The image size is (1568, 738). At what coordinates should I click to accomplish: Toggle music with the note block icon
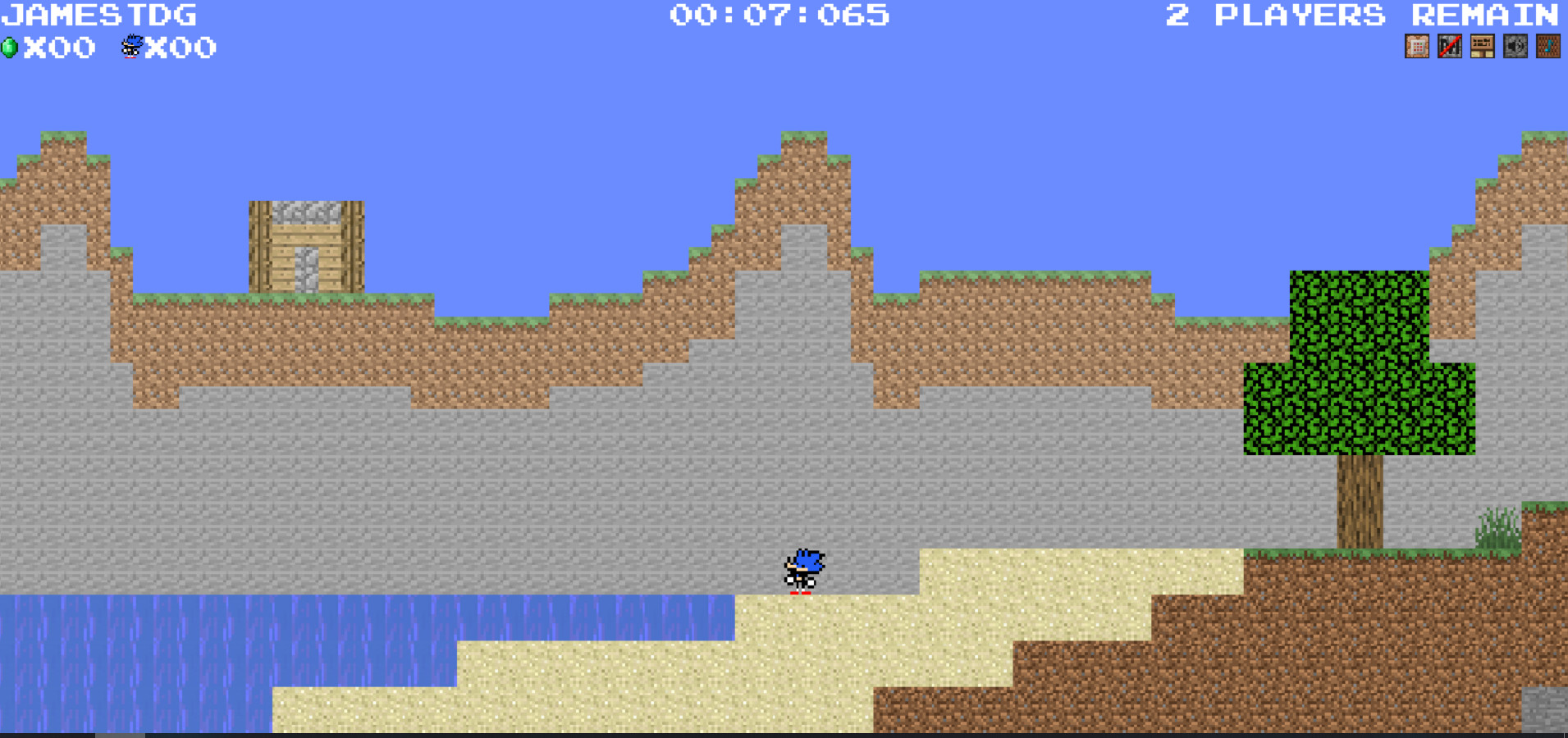pyautogui.click(x=1549, y=46)
